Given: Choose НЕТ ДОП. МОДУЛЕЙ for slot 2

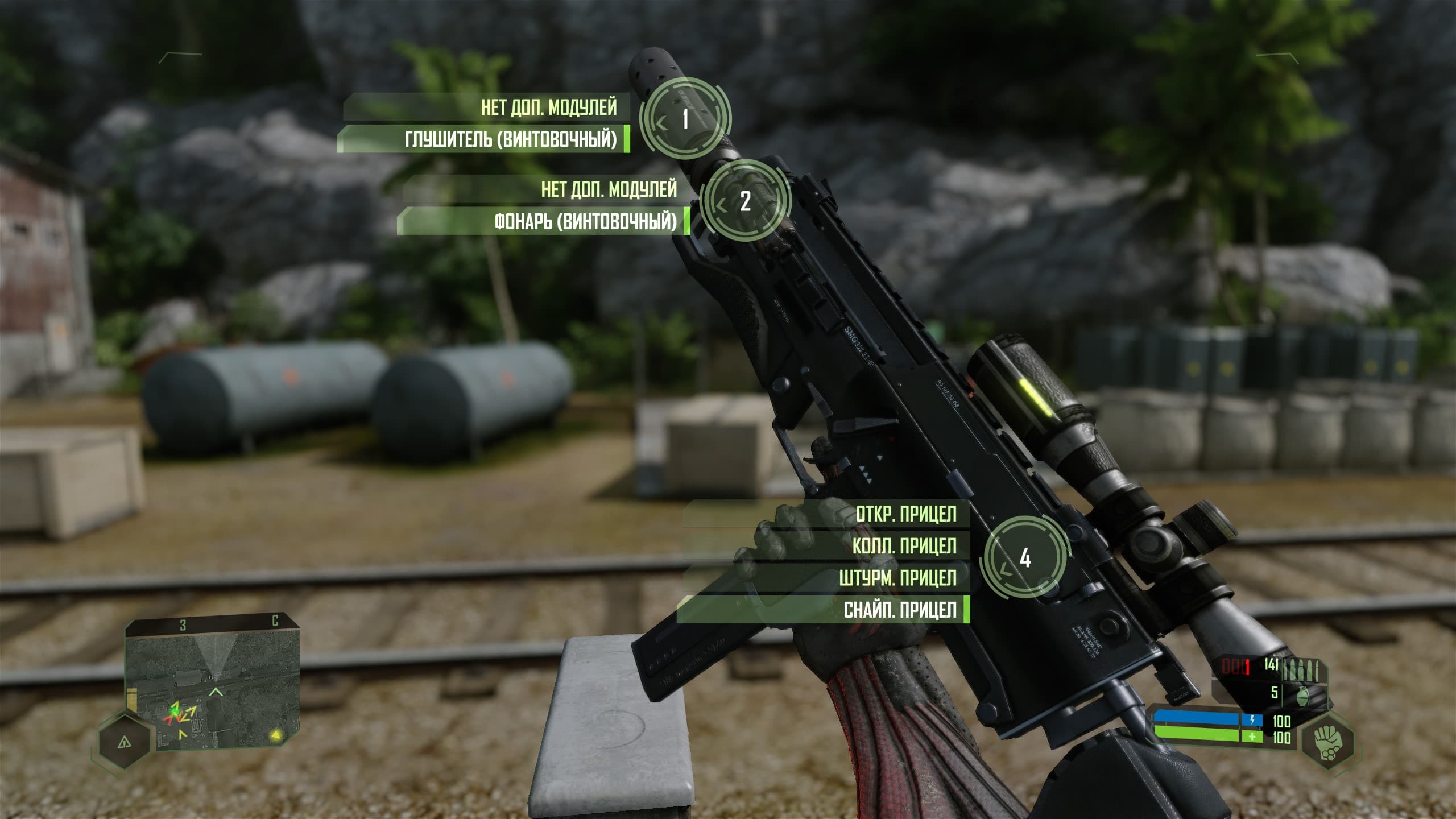Looking at the screenshot, I should pos(609,189).
